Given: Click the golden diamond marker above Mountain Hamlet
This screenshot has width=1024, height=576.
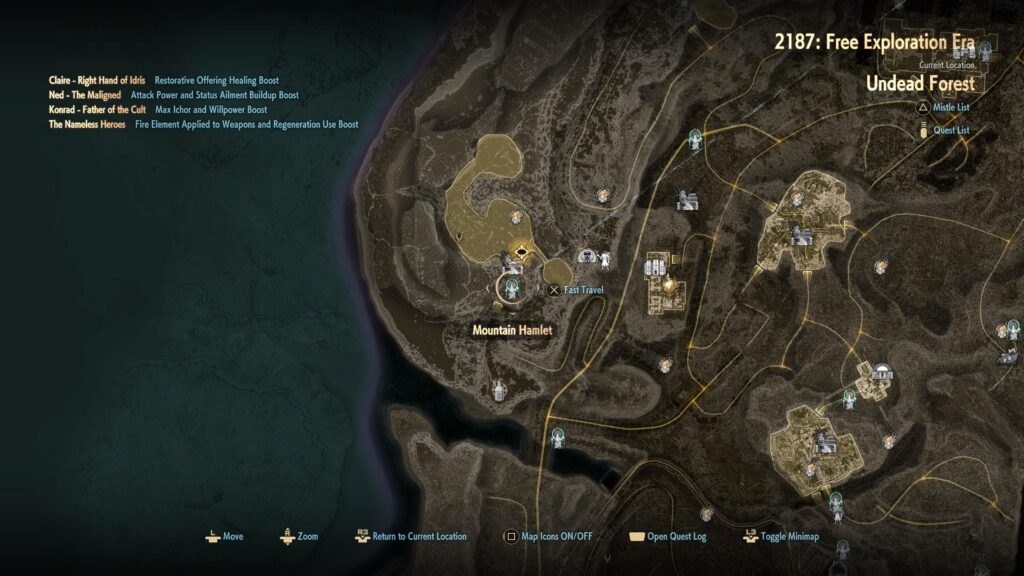Looking at the screenshot, I should pyautogui.click(x=520, y=251).
